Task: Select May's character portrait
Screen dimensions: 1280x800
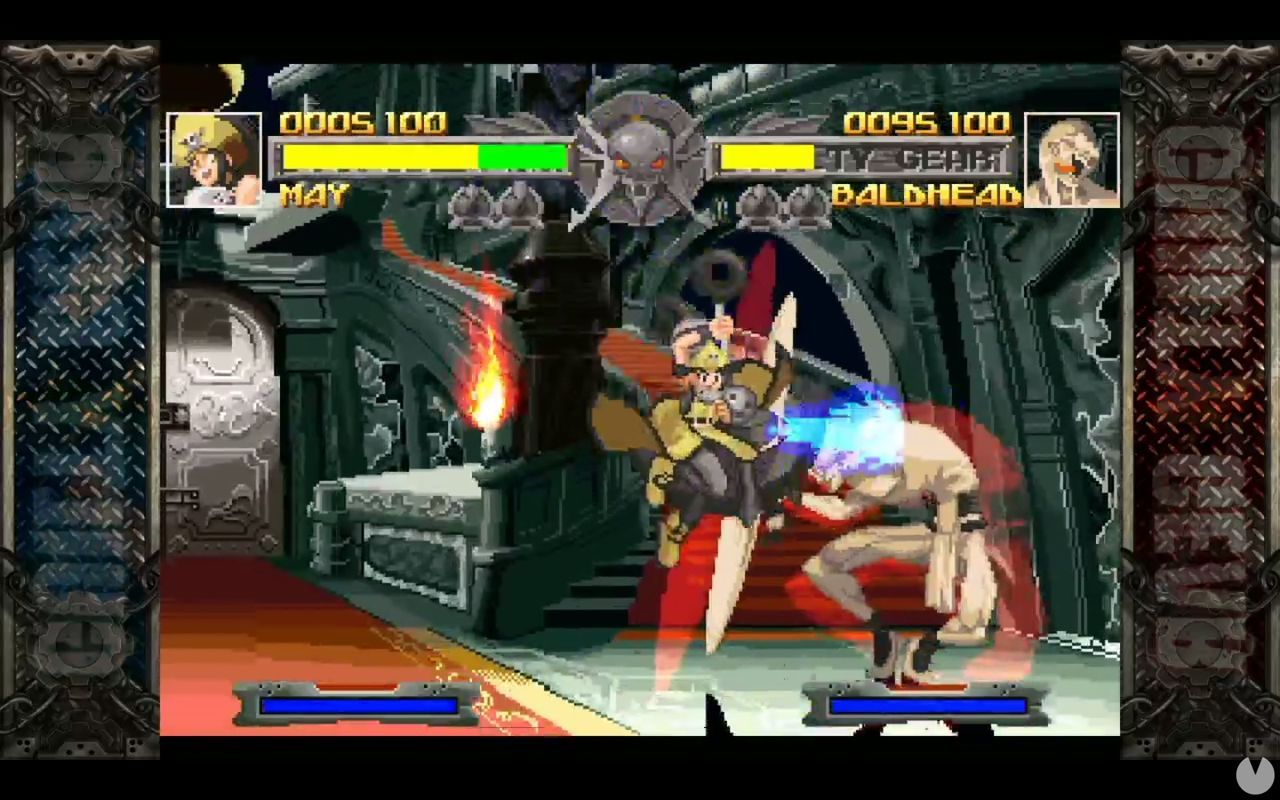Action: coord(214,162)
